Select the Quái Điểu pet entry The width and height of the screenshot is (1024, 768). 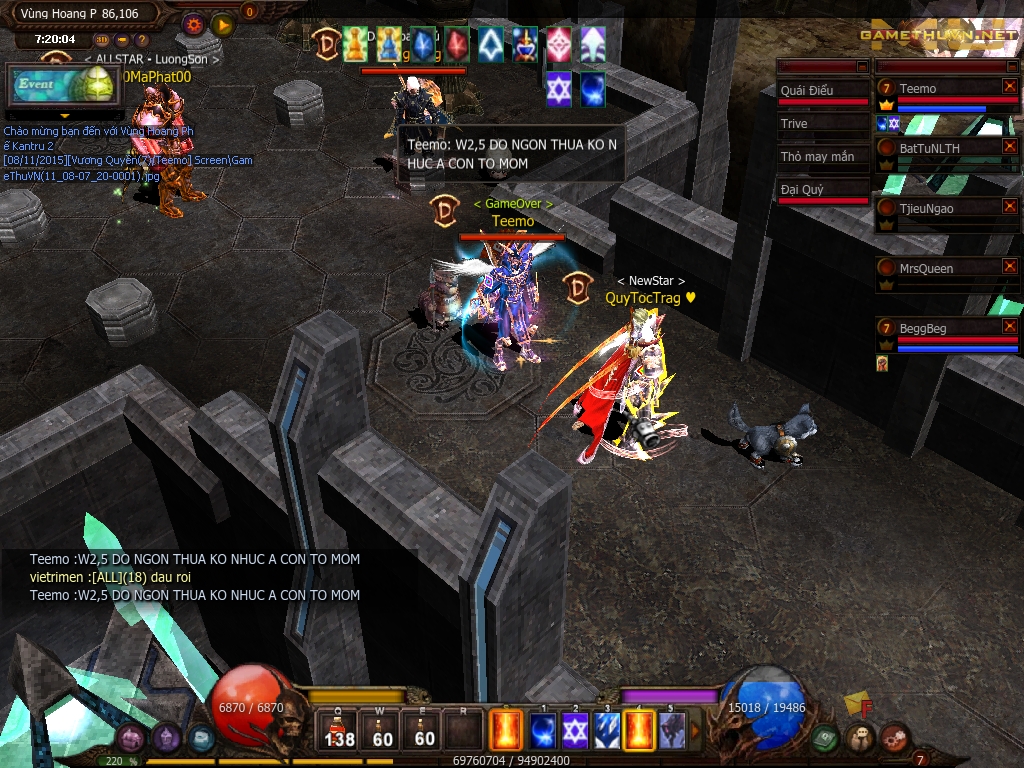(x=822, y=90)
